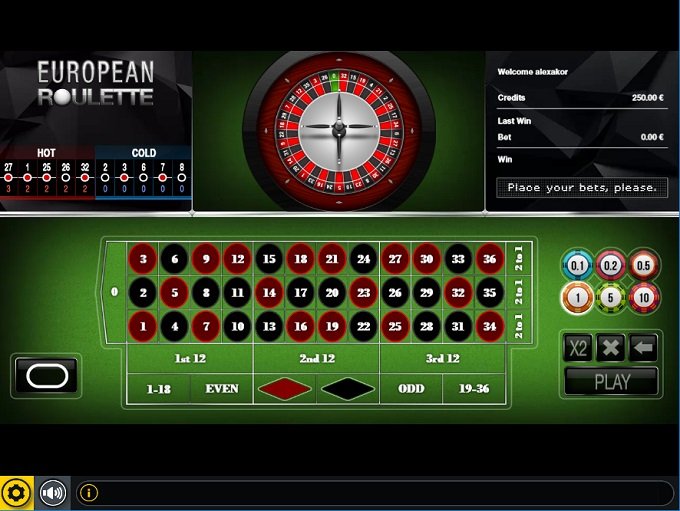680x511 pixels.
Task: Double the bet with the X2 button
Action: point(578,348)
